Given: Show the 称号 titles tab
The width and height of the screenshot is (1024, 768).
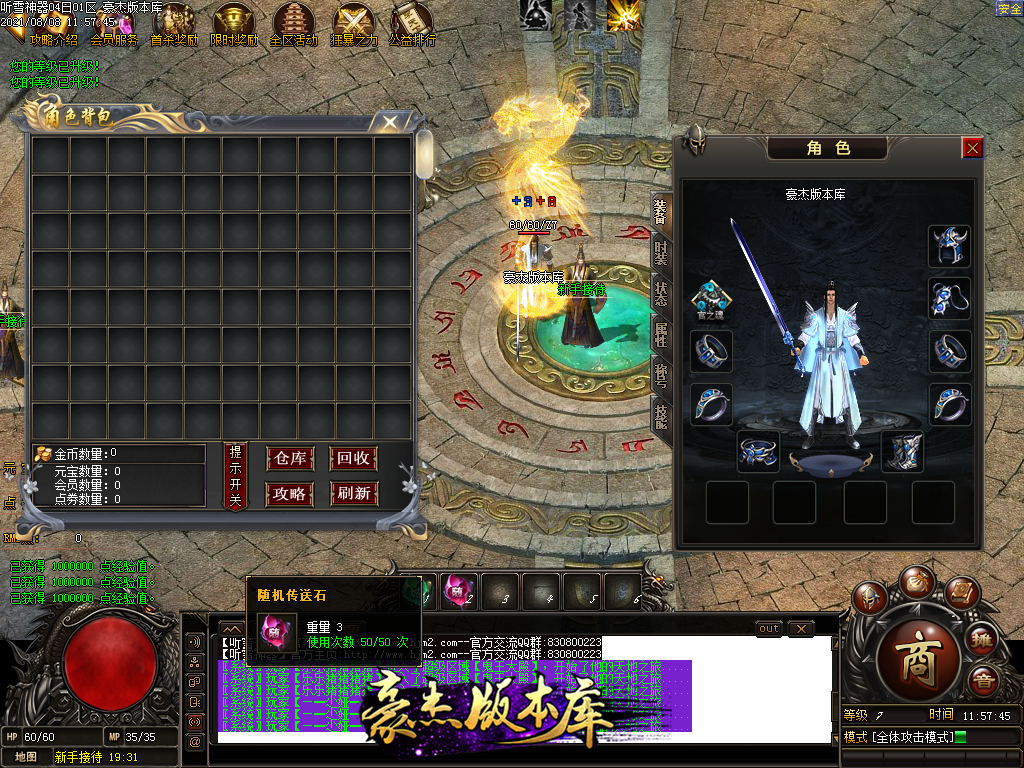Looking at the screenshot, I should (x=661, y=372).
